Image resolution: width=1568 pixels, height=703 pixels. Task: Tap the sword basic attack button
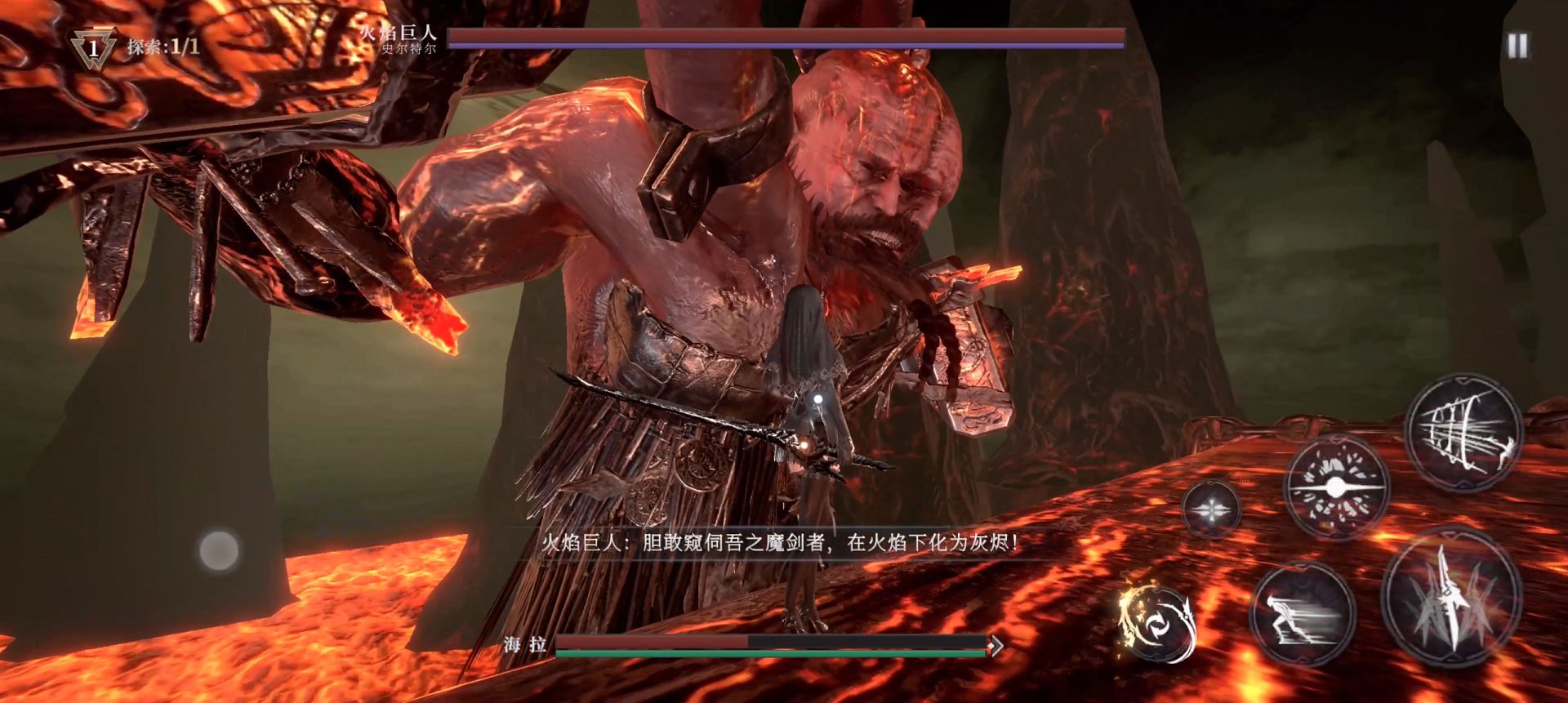[1451, 598]
